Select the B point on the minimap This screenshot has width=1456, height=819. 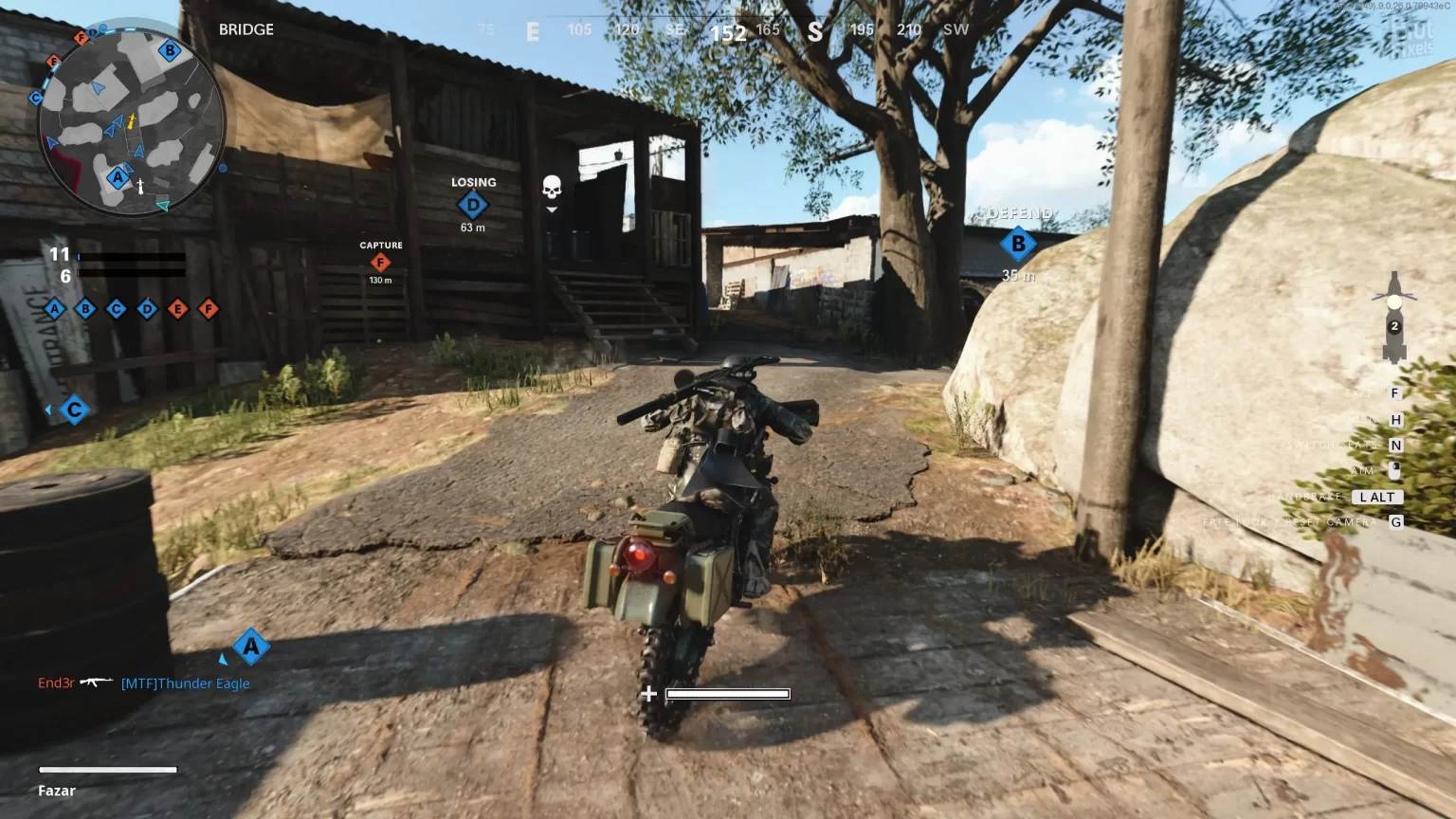[x=170, y=51]
